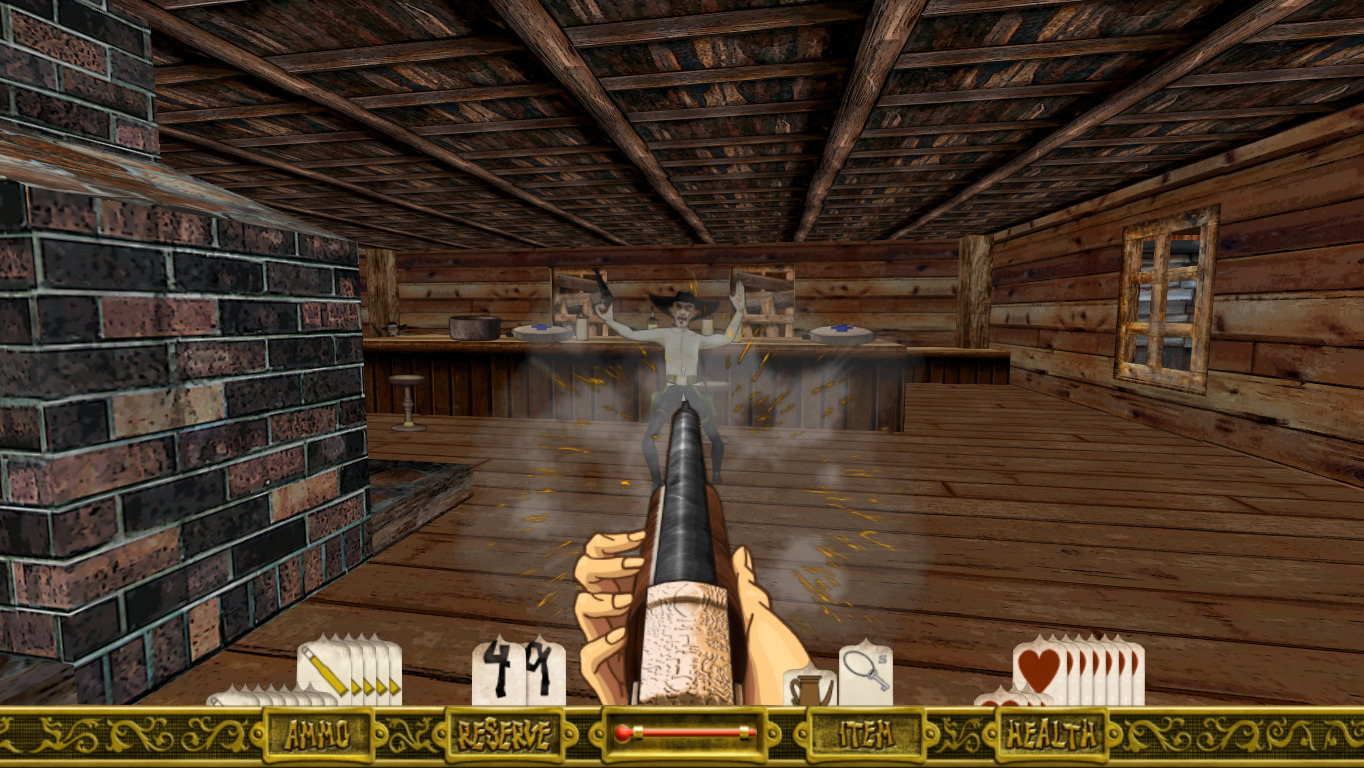Click the RESERVE plaque on the HUD bar
Viewport: 1364px width, 768px height.
pos(505,736)
